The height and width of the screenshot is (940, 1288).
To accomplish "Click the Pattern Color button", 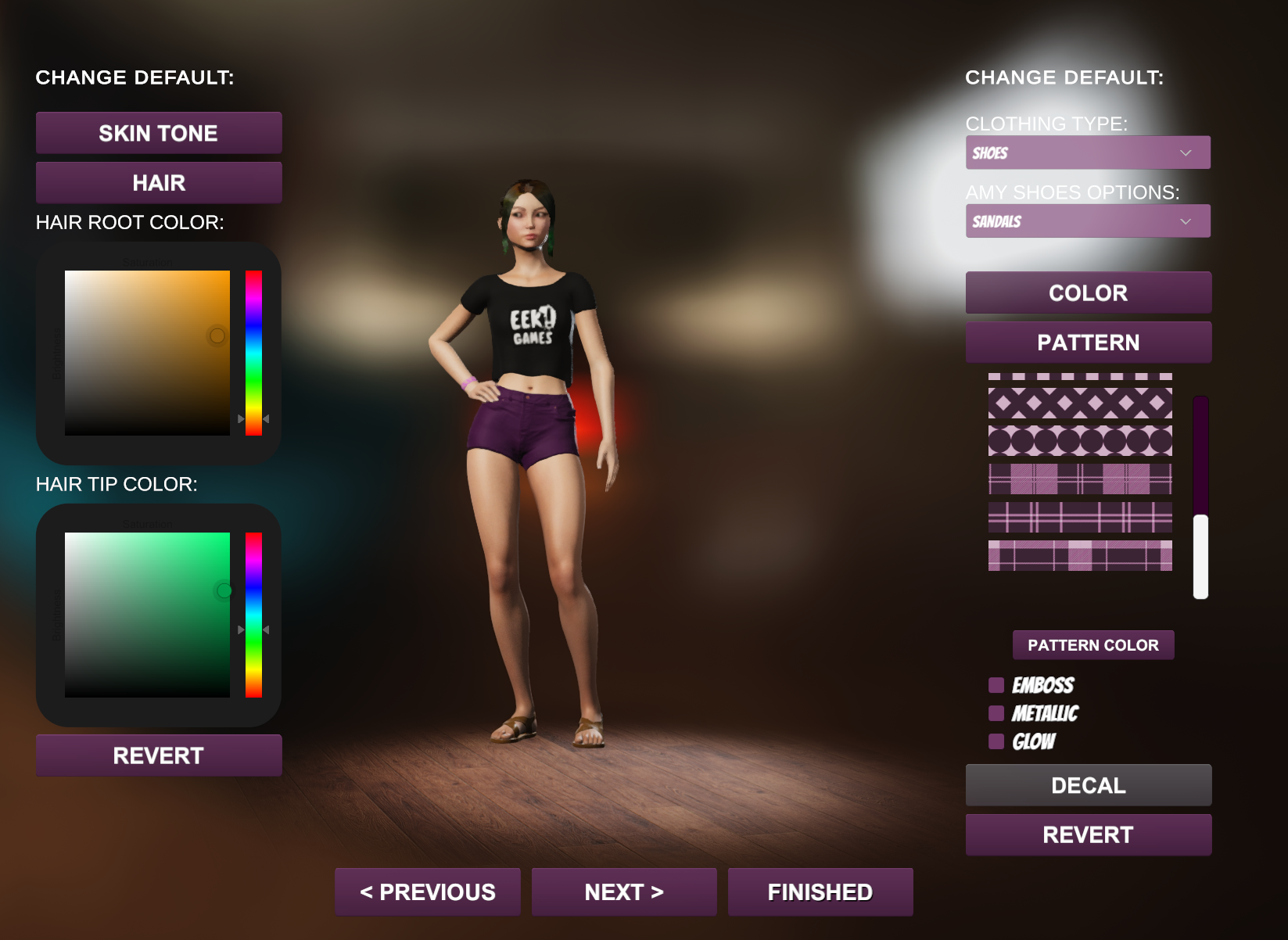I will point(1092,645).
